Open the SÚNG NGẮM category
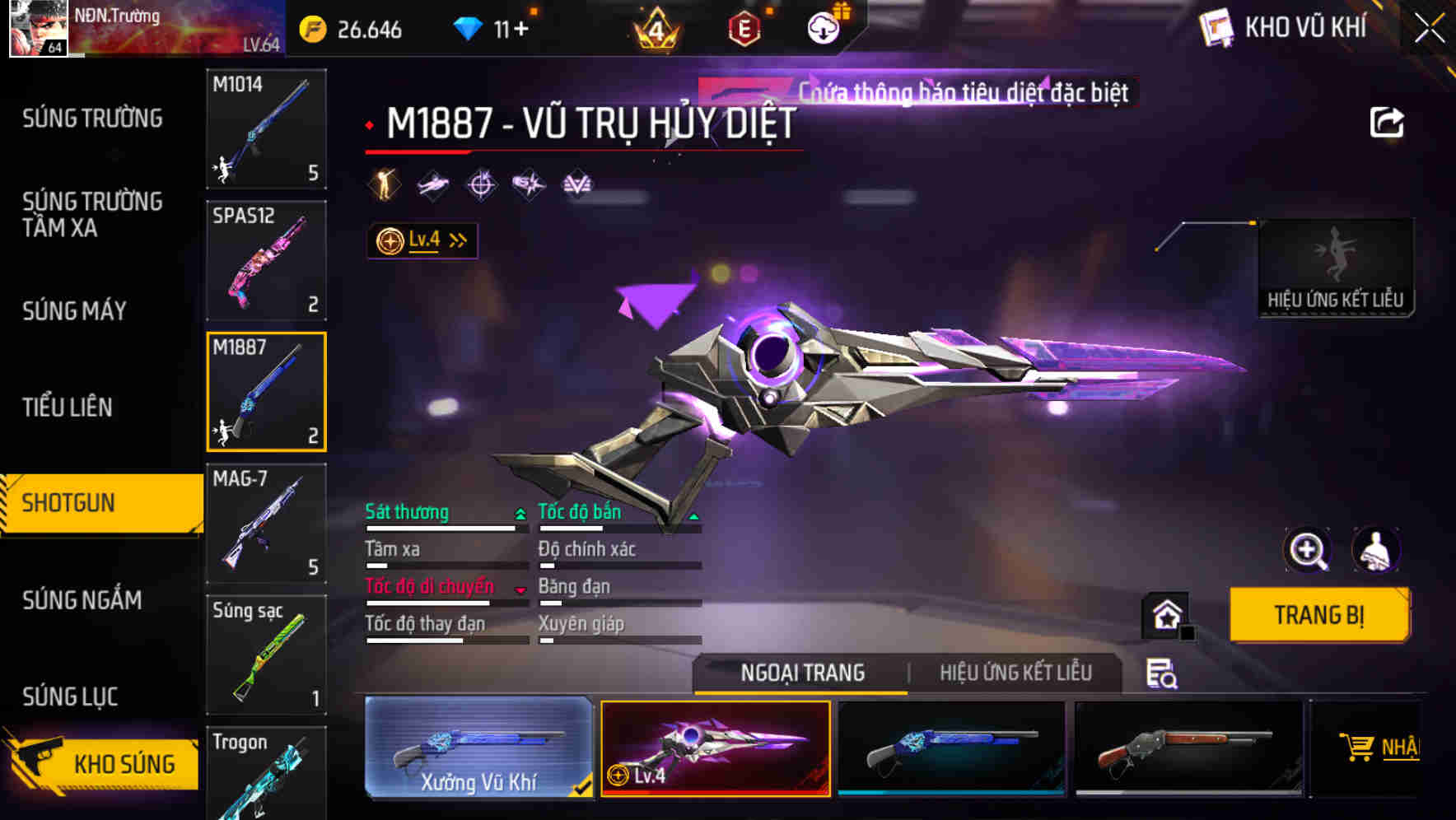This screenshot has height=820, width=1456. (82, 601)
